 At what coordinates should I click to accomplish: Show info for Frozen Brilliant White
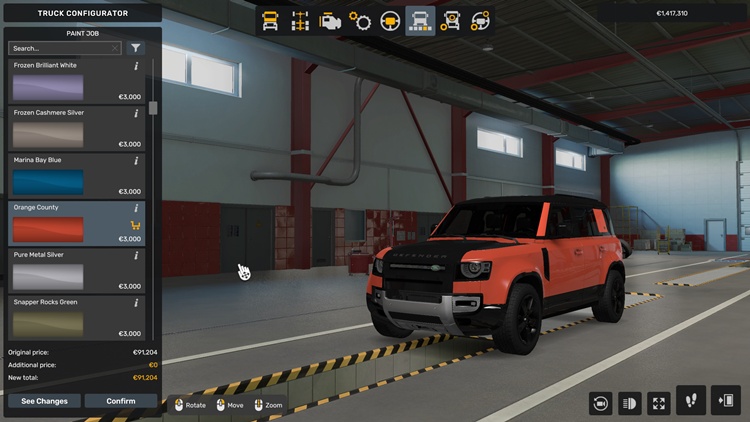[x=136, y=66]
